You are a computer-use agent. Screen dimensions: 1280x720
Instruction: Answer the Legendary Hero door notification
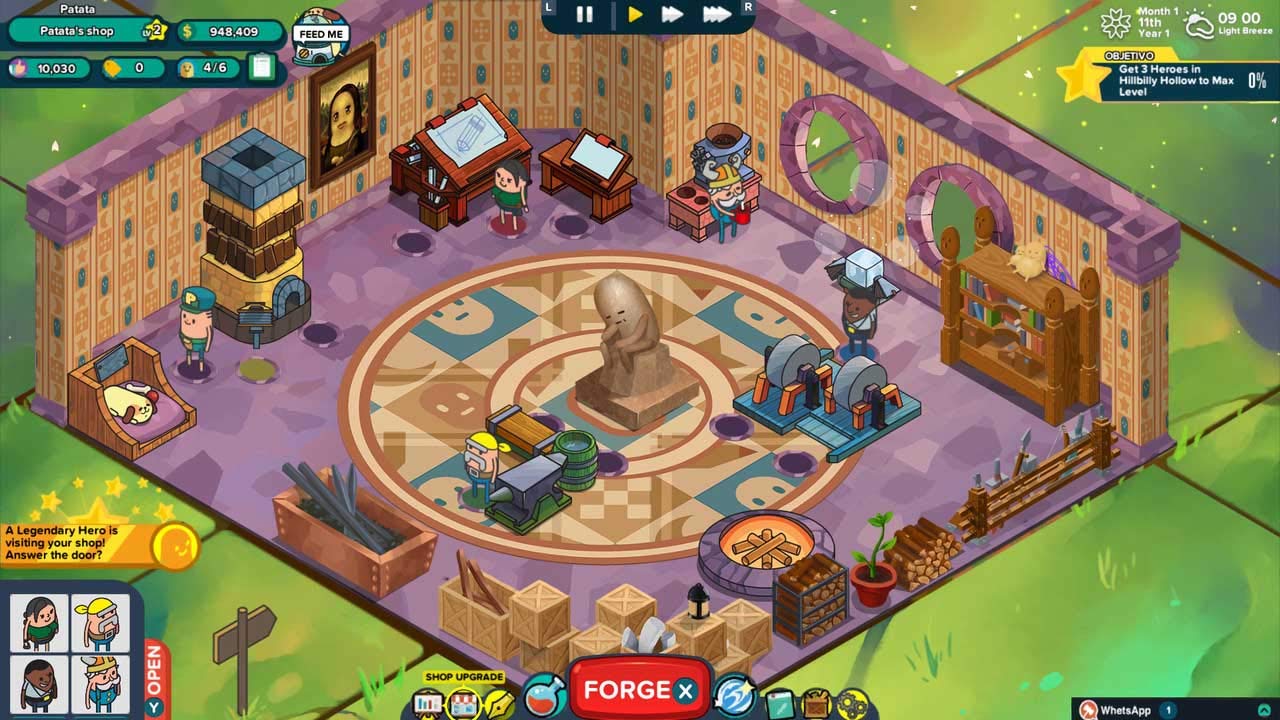point(175,545)
